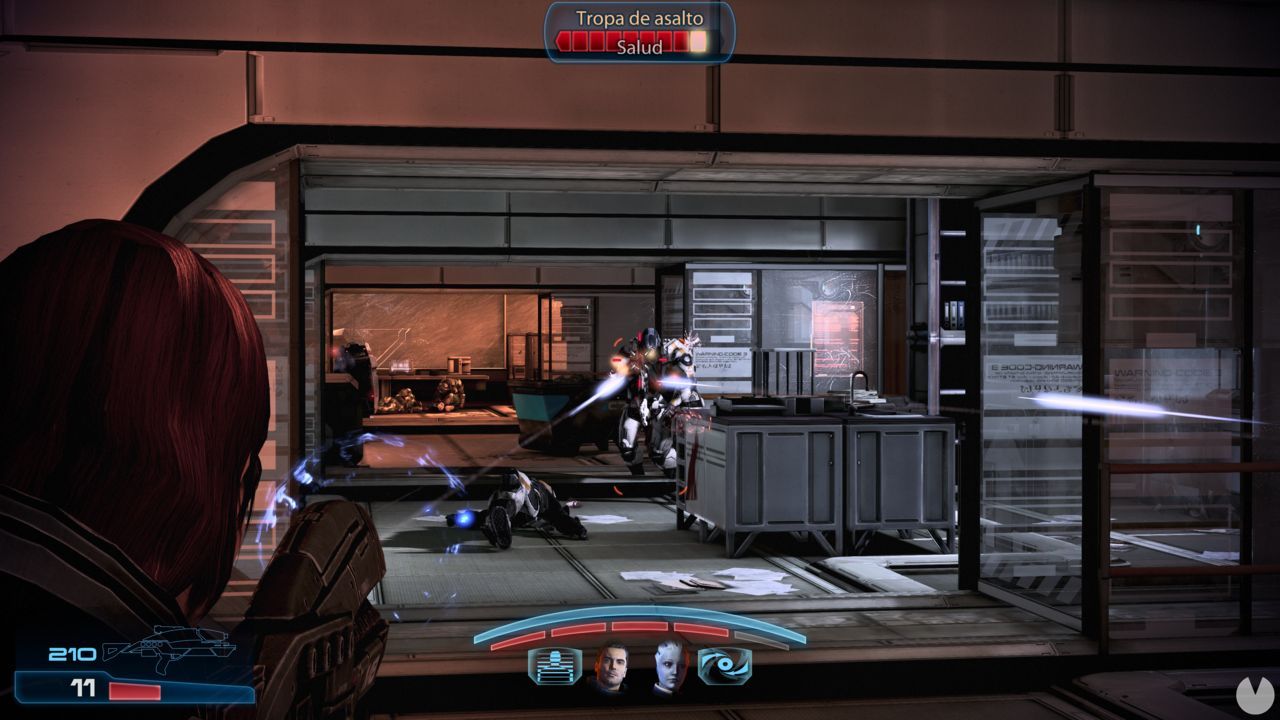Click the Tropa de asalto title bar

(x=640, y=19)
